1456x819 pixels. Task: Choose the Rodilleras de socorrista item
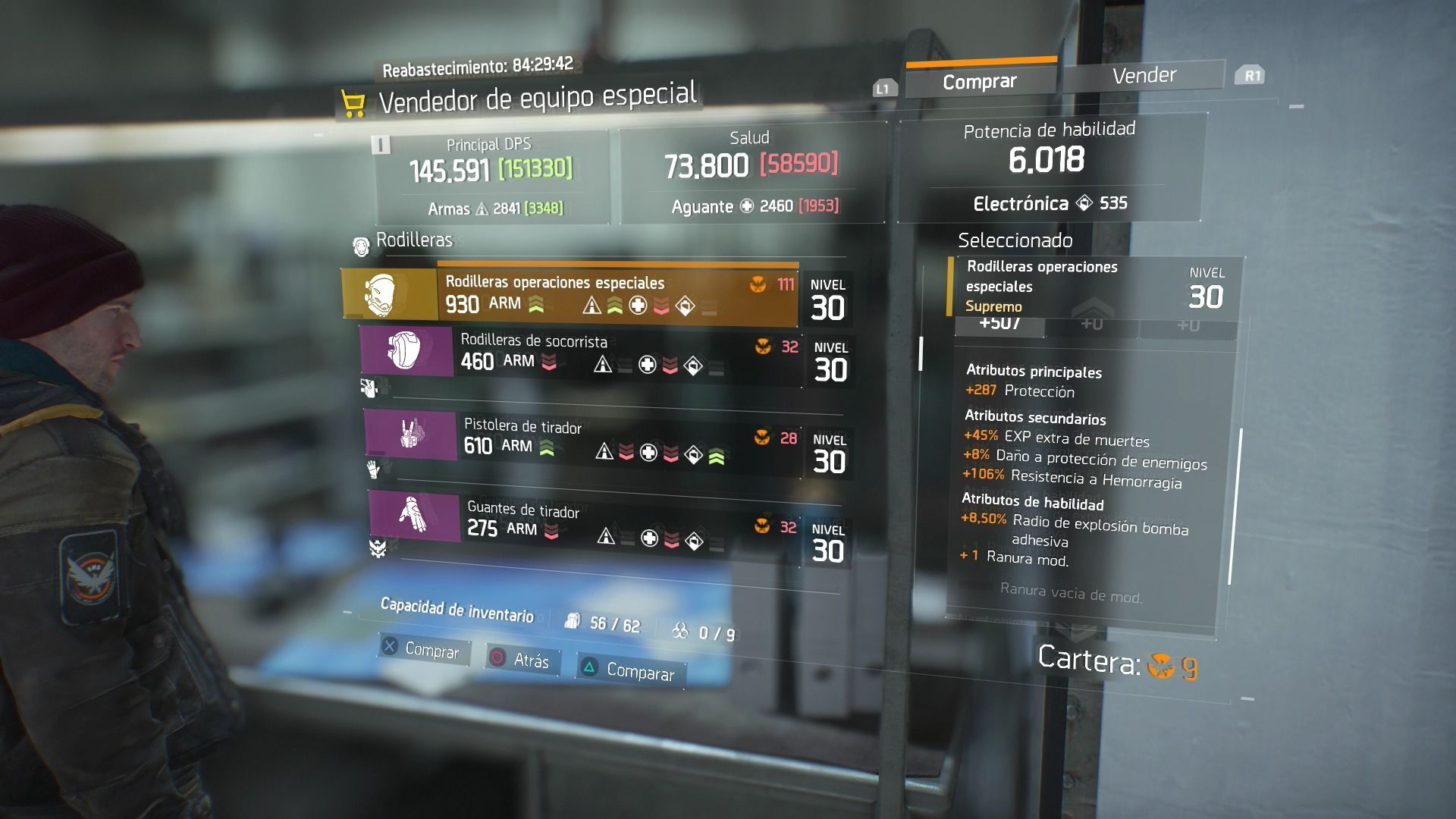tap(580, 353)
